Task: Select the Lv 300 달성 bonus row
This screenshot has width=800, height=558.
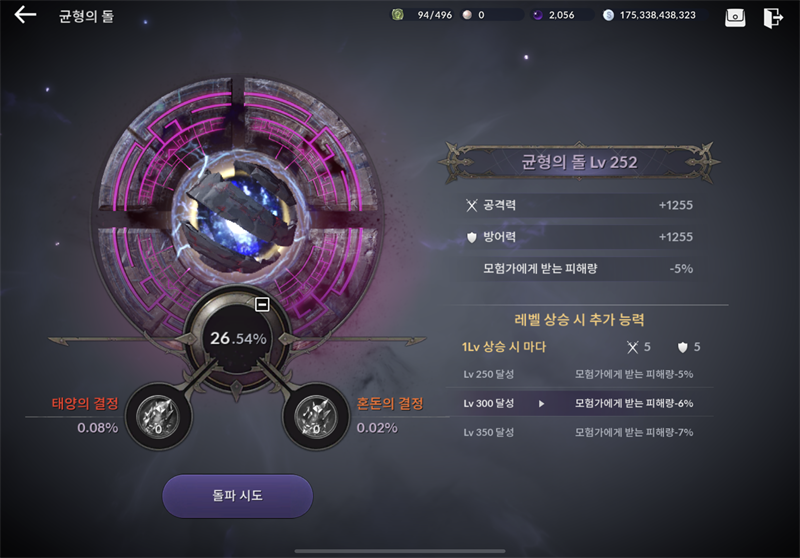Action: click(587, 403)
